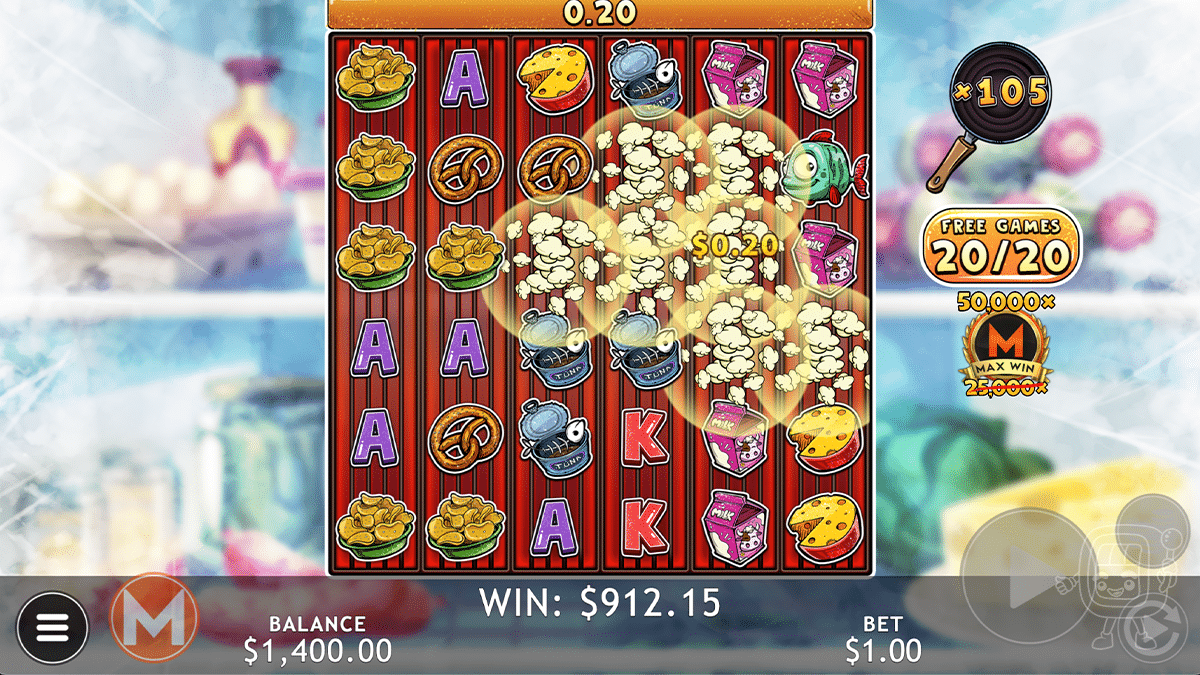This screenshot has width=1200, height=675.
Task: Open the hamburger menu
Action: [53, 627]
